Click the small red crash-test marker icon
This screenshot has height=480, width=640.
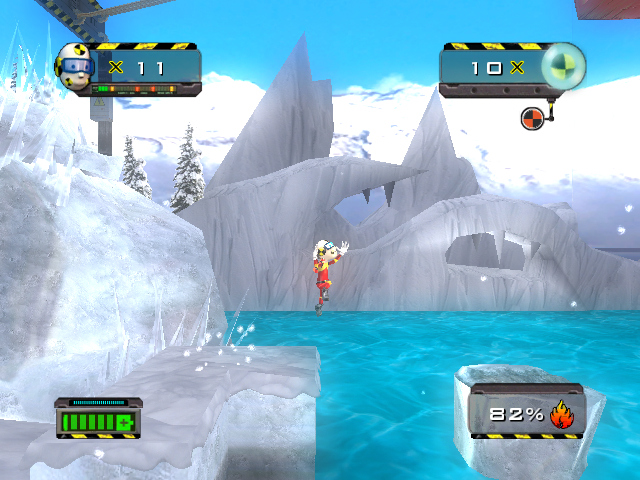pyautogui.click(x=532, y=118)
